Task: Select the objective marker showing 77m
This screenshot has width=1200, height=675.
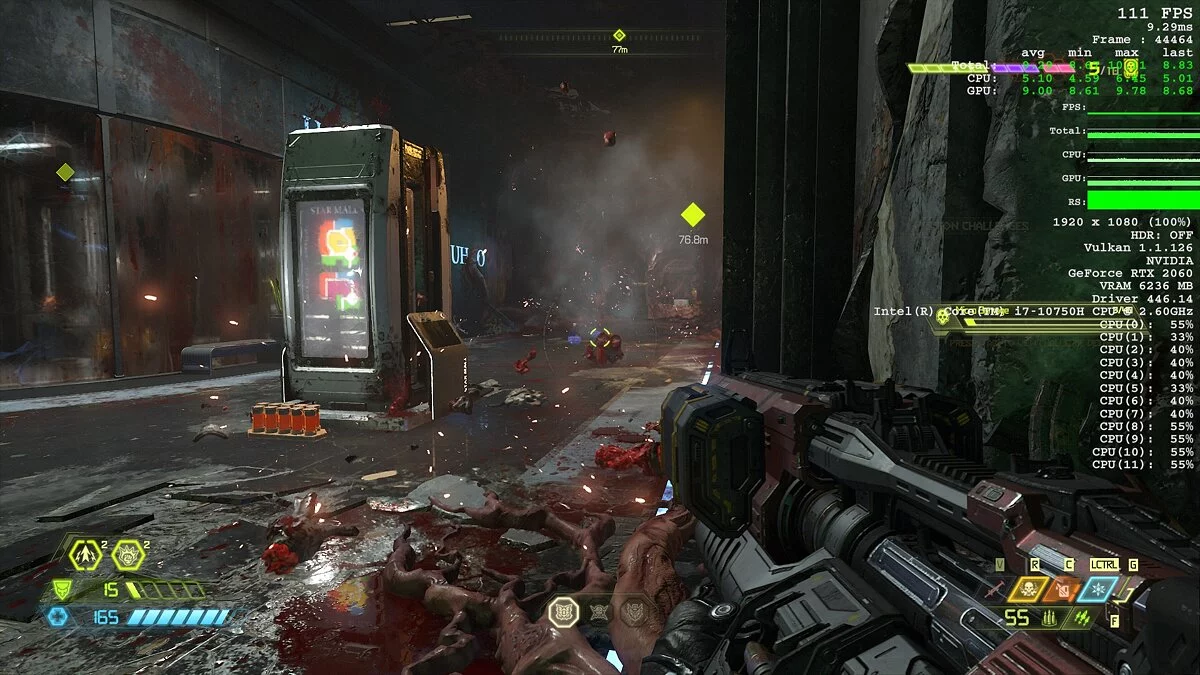Action: tap(619, 36)
